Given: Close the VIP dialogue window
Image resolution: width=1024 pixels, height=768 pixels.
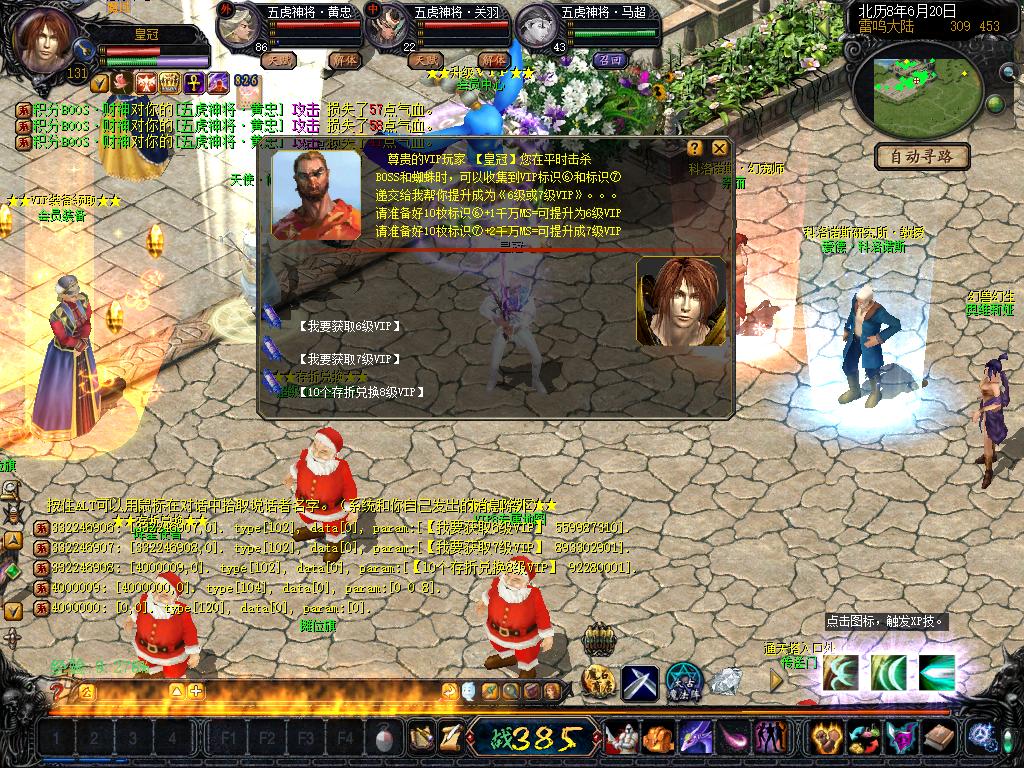Looking at the screenshot, I should click(x=719, y=148).
